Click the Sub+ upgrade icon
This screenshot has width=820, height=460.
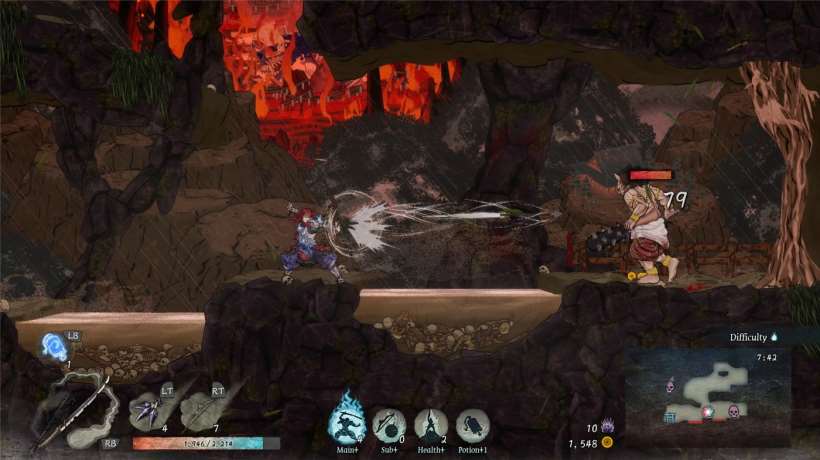(x=389, y=425)
